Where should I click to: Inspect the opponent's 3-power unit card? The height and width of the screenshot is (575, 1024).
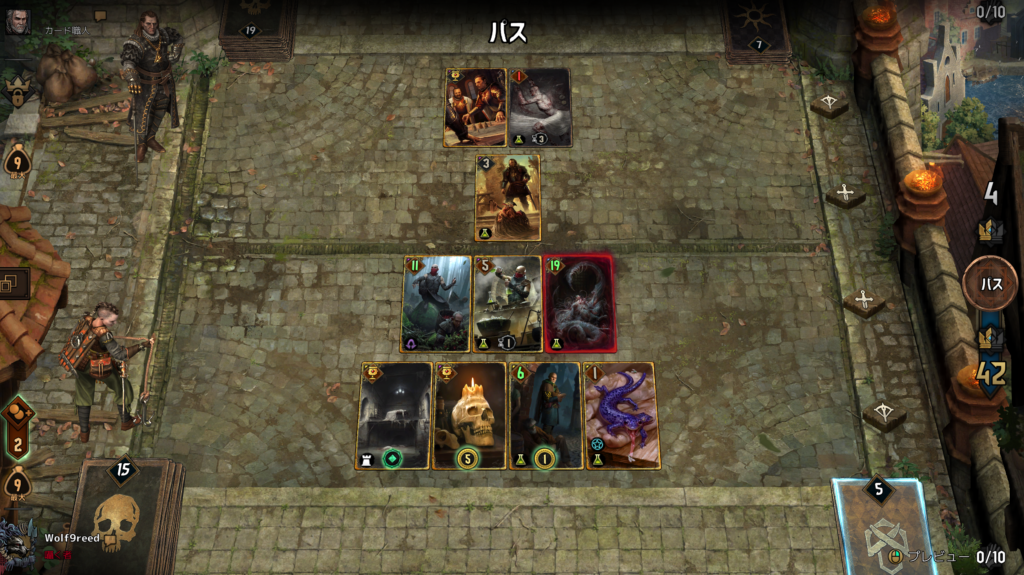[x=508, y=197]
